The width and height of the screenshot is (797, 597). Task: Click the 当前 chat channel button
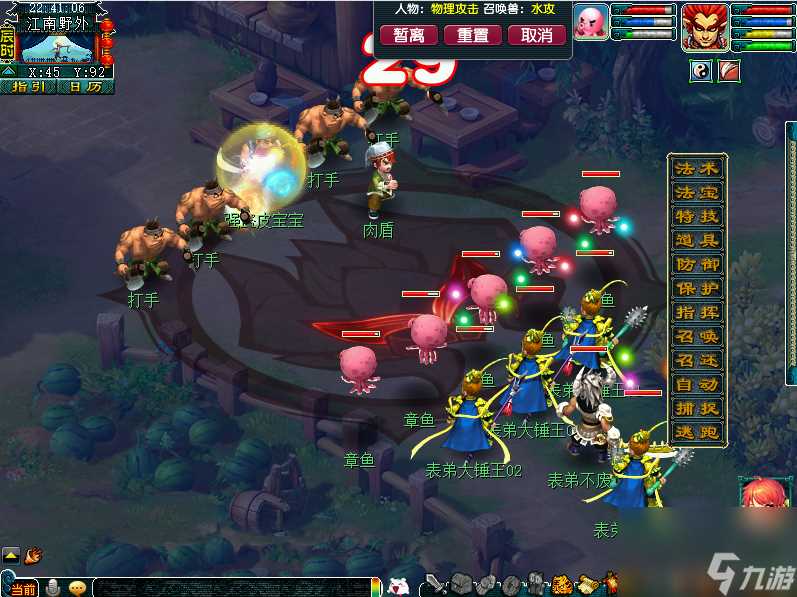click(x=22, y=589)
